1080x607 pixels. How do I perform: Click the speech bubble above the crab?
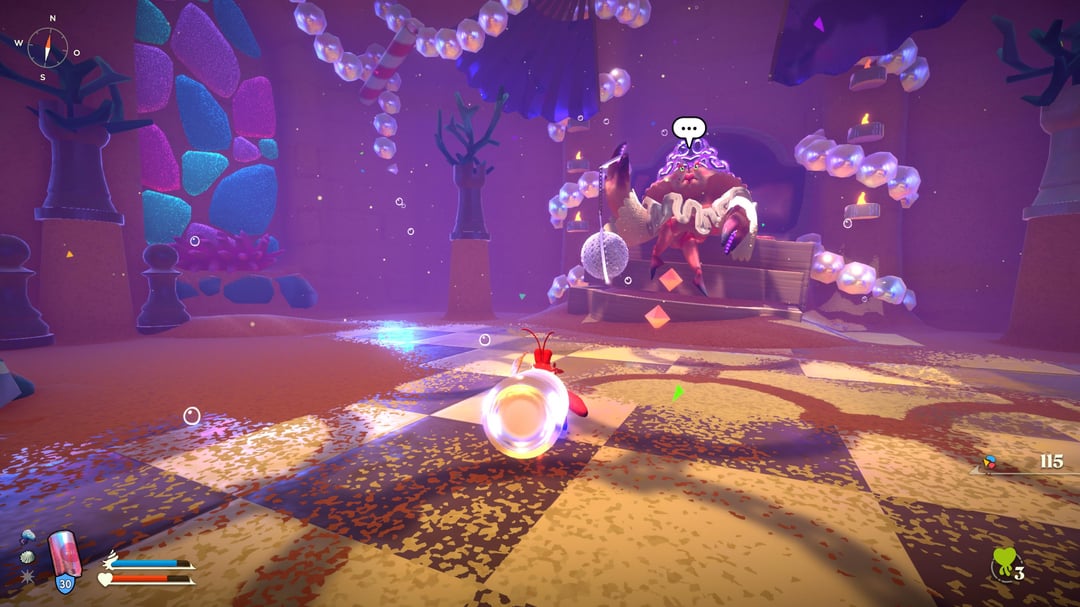point(688,129)
